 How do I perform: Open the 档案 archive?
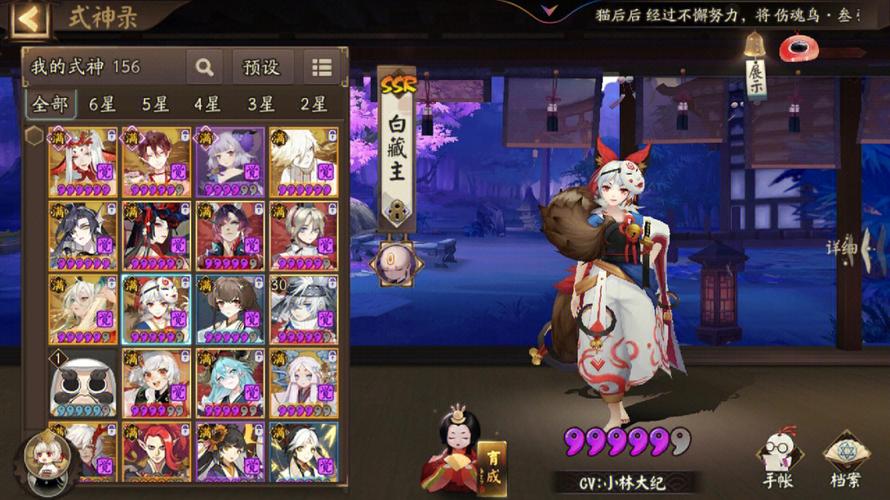pos(845,462)
